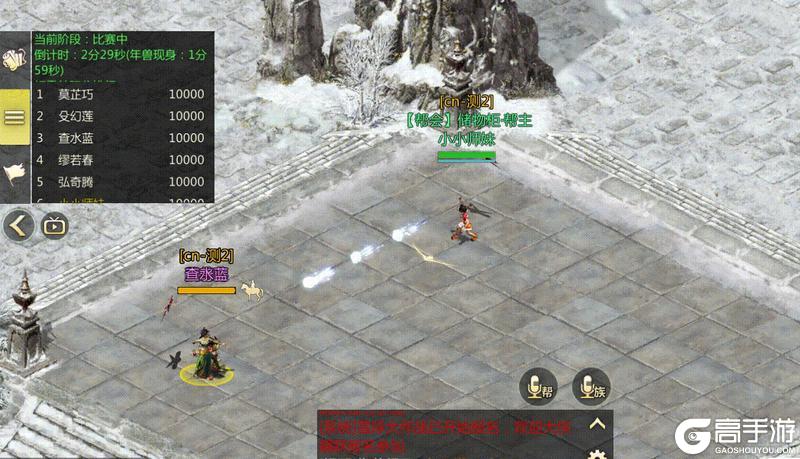
Task: Click the red system message in chat
Action: coord(450,432)
